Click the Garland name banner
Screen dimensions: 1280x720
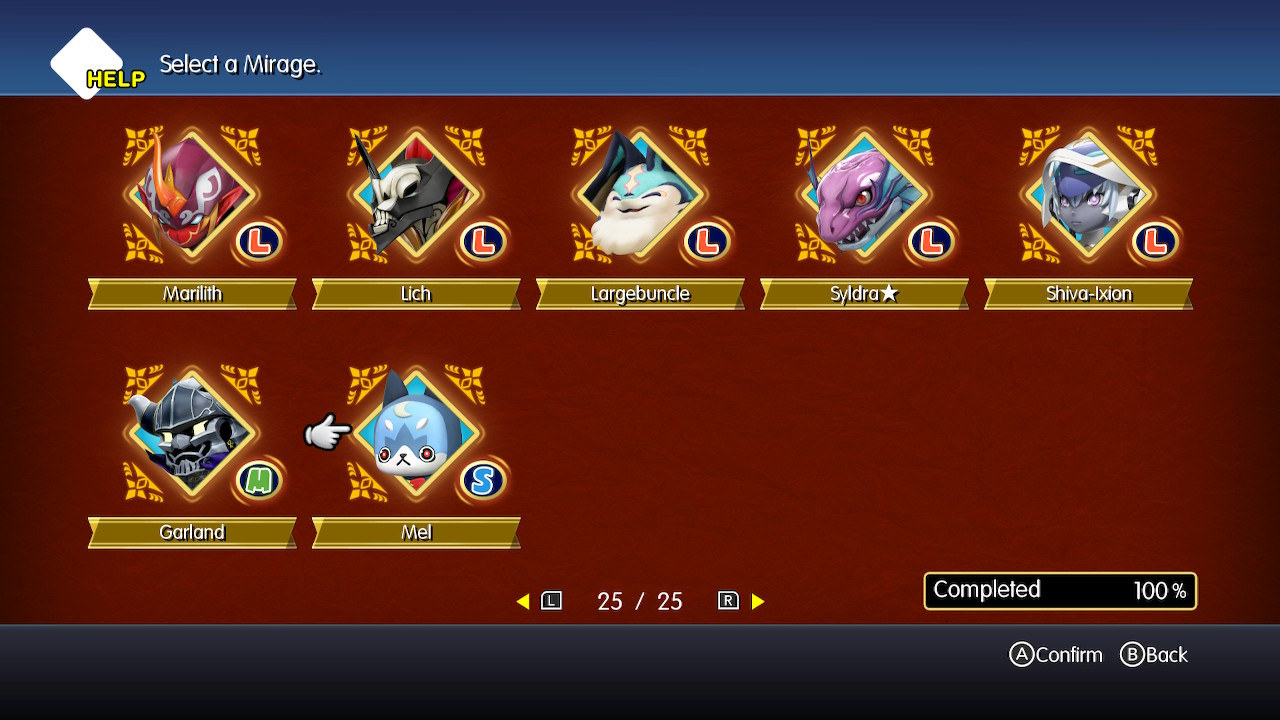192,533
